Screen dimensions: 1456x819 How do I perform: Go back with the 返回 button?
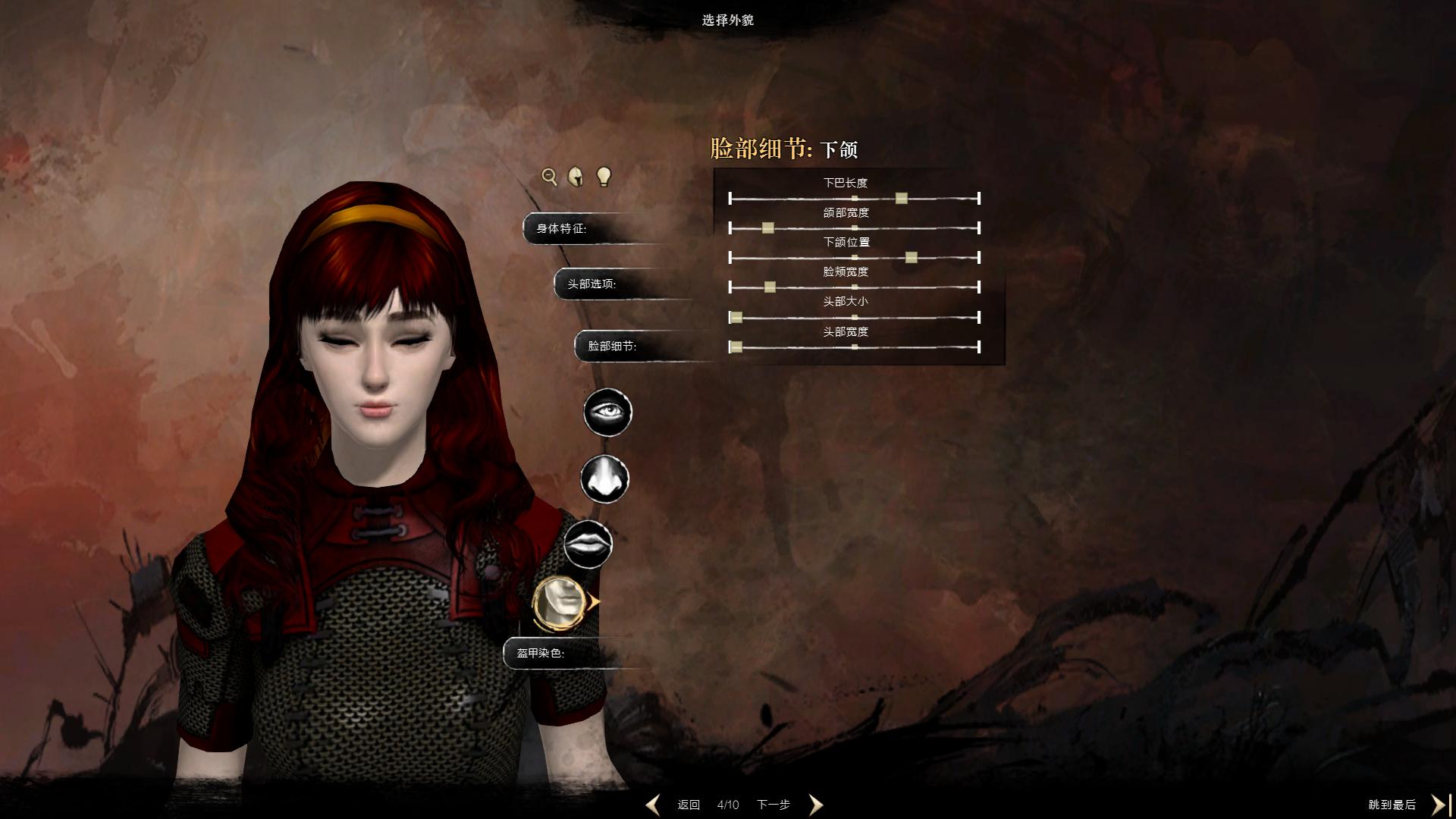688,805
